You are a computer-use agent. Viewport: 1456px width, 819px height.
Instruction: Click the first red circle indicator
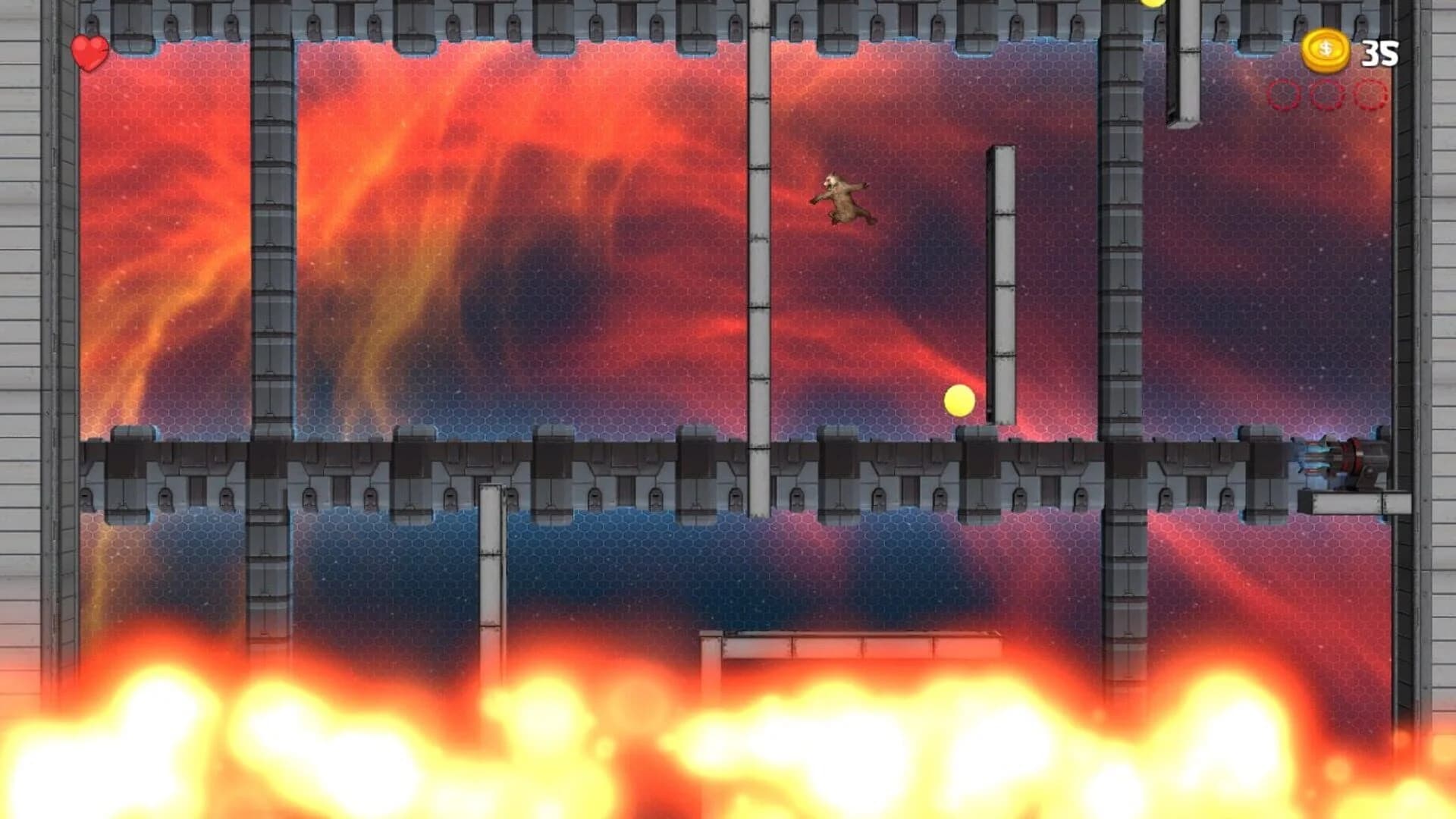point(1282,94)
